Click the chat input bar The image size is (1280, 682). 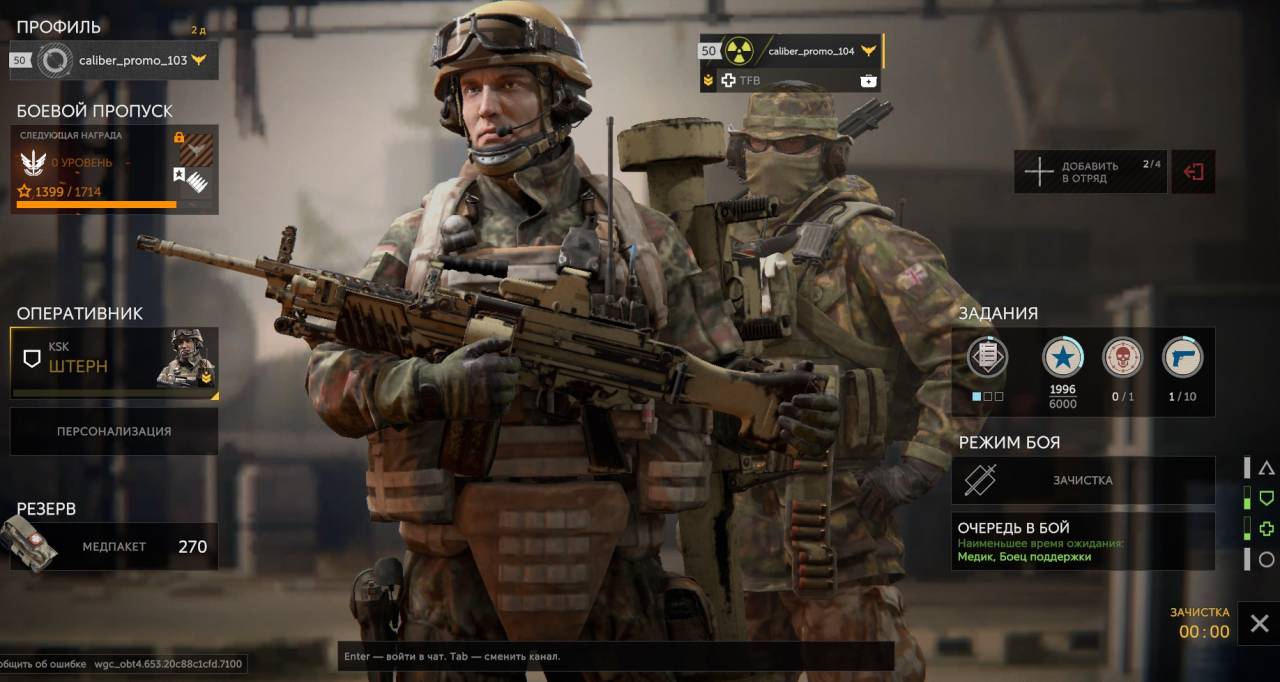point(615,656)
